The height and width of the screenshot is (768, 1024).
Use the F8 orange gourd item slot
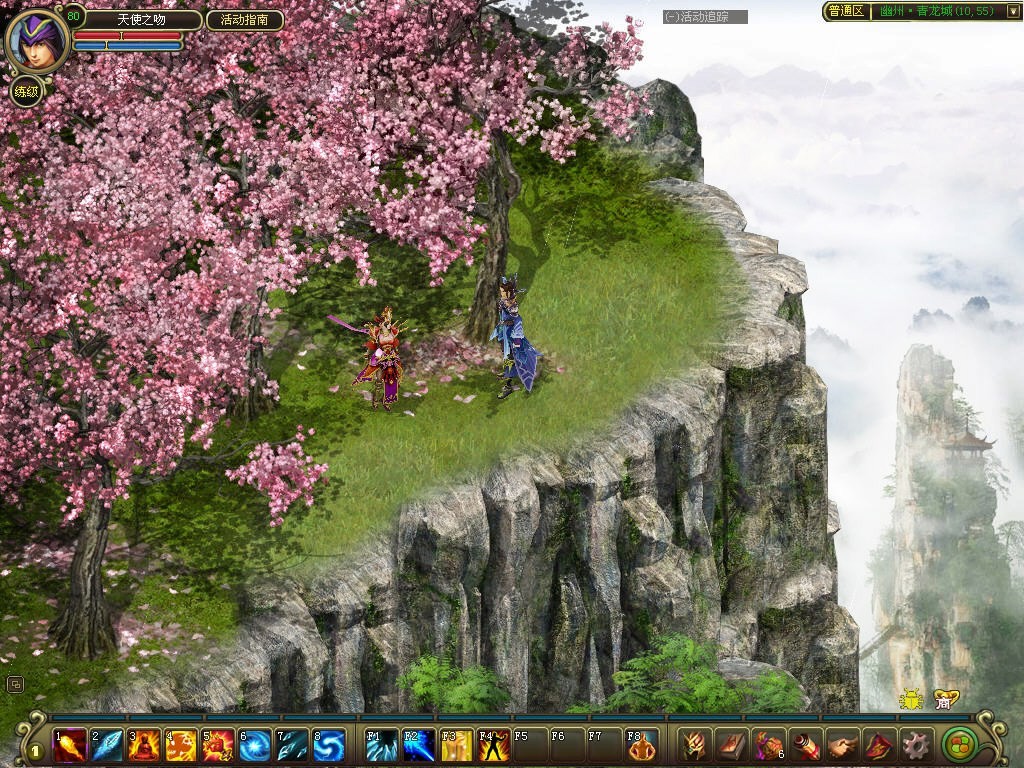tap(642, 745)
